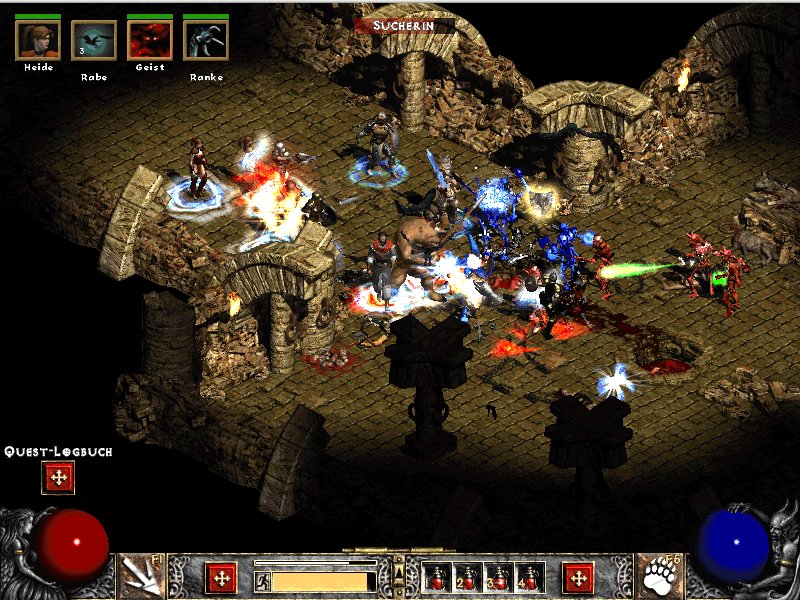Click the red button beside the attack skill
The image size is (800, 600).
(x=221, y=578)
